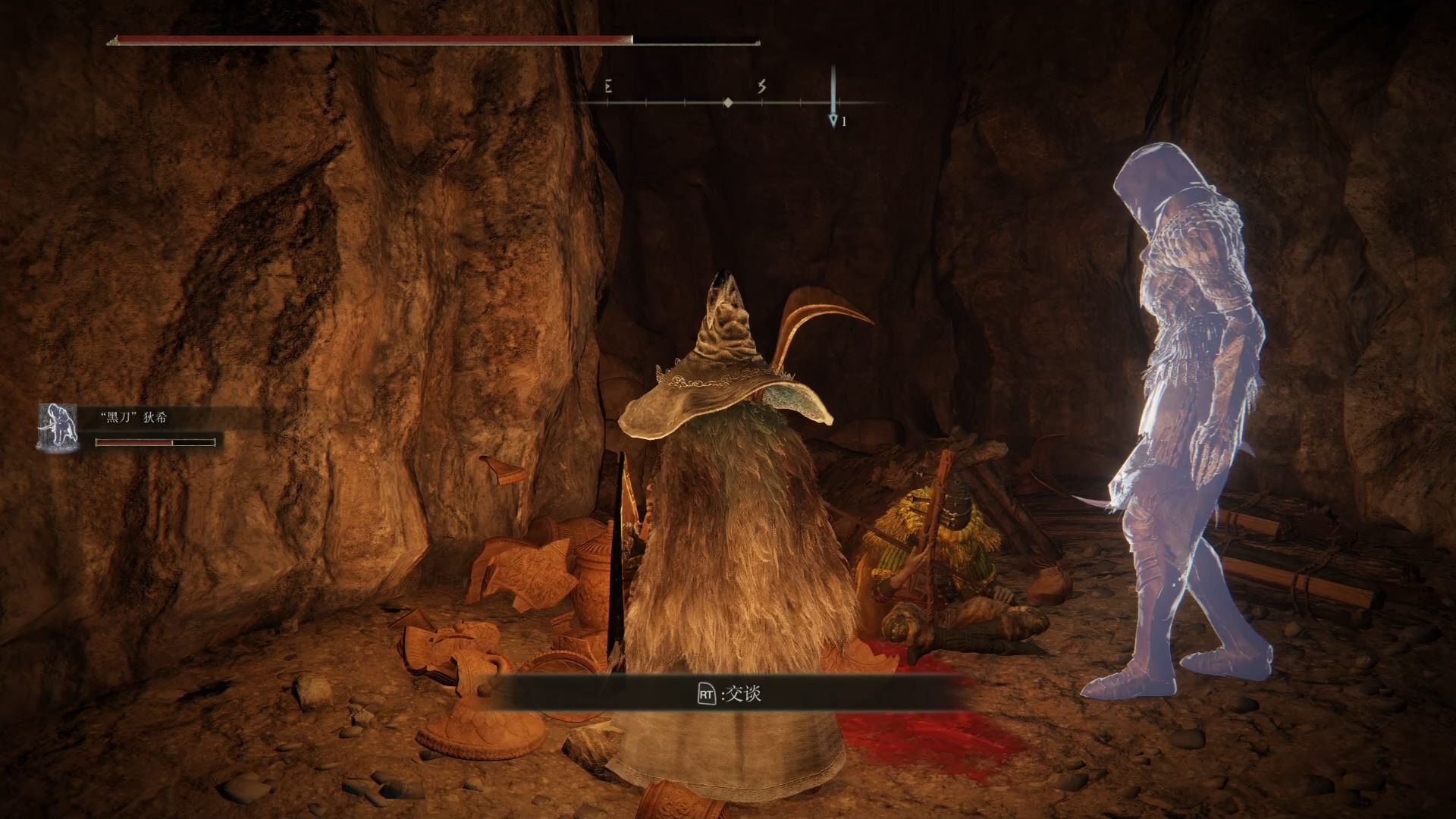Click the diamond marker on the compass bar

coord(728,102)
